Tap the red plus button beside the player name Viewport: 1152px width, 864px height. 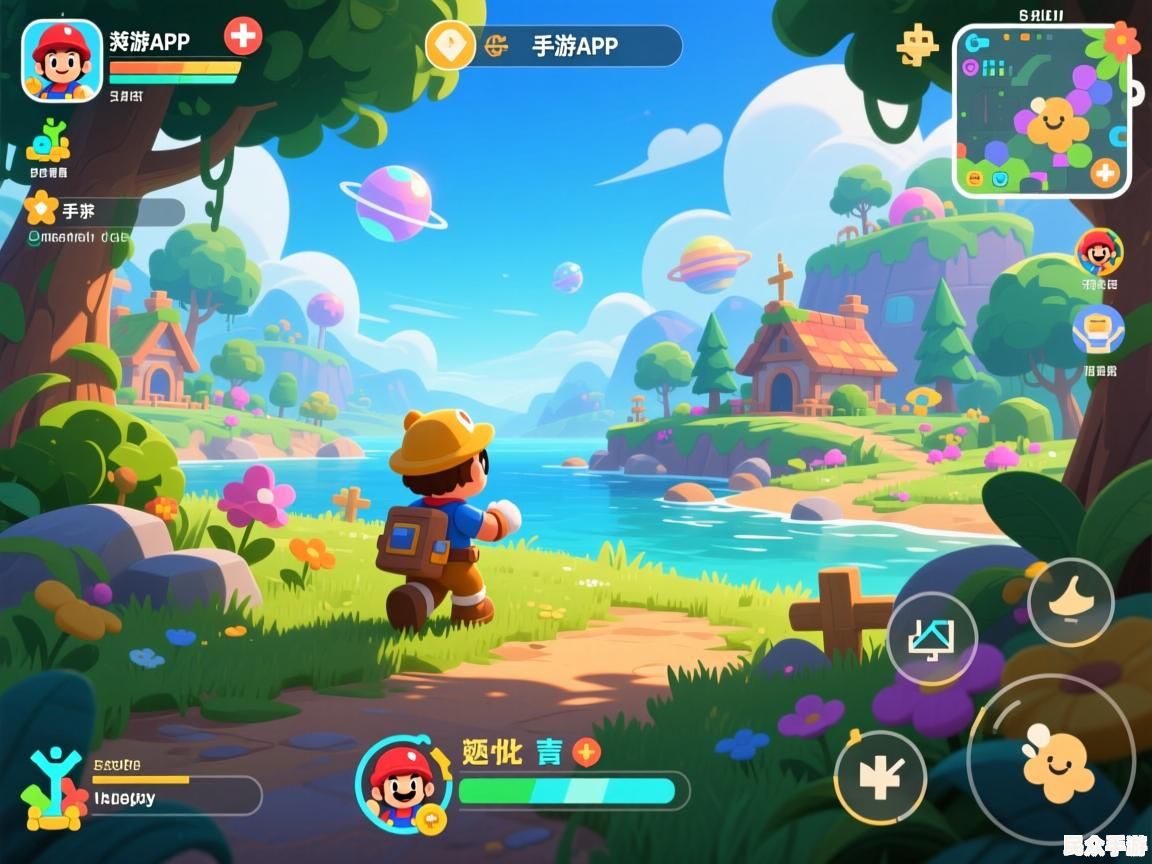tap(242, 37)
